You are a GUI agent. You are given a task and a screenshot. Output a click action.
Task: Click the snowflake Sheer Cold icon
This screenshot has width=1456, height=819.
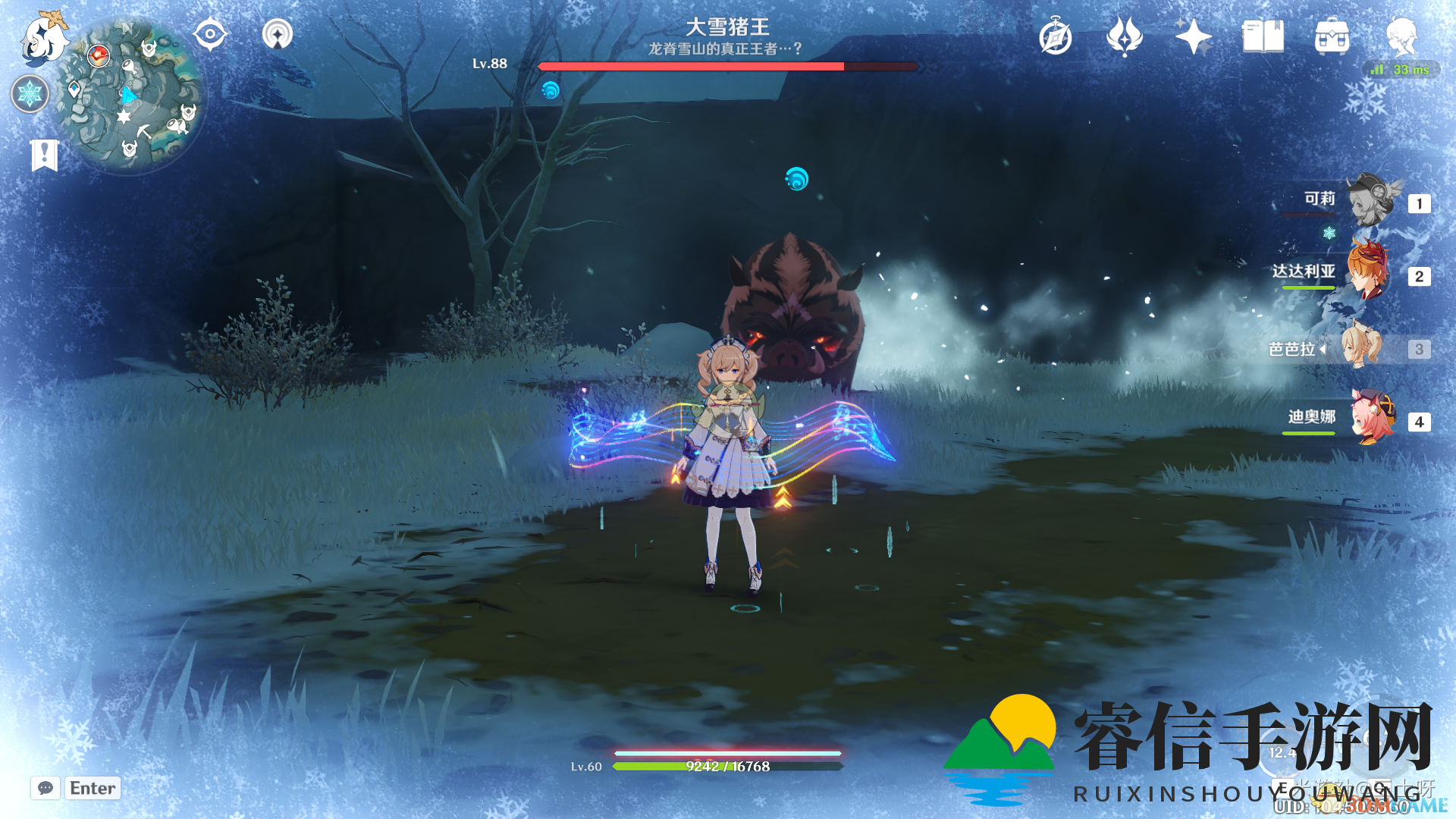tap(30, 94)
